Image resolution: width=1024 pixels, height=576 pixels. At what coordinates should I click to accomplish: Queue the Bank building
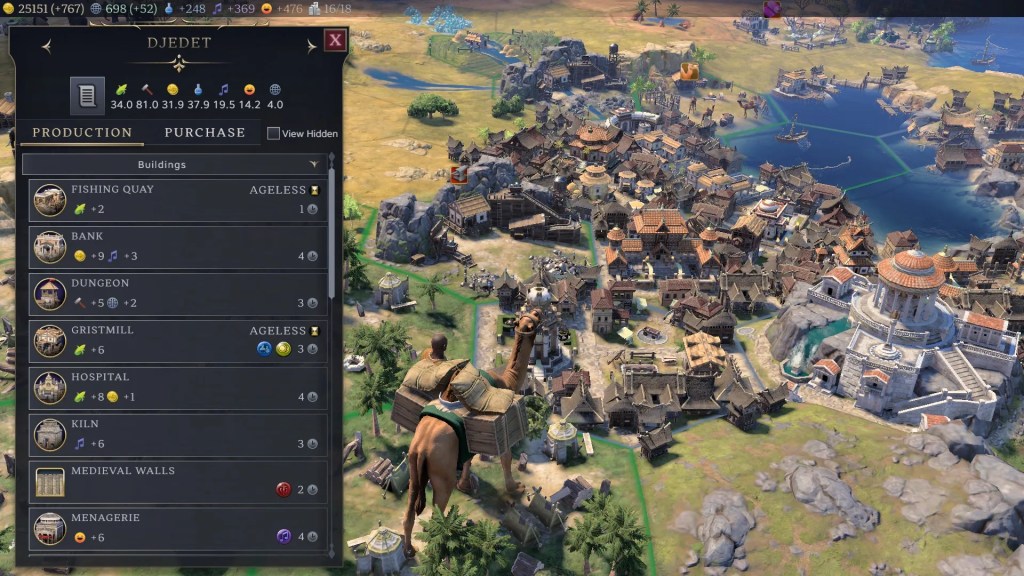[177, 246]
